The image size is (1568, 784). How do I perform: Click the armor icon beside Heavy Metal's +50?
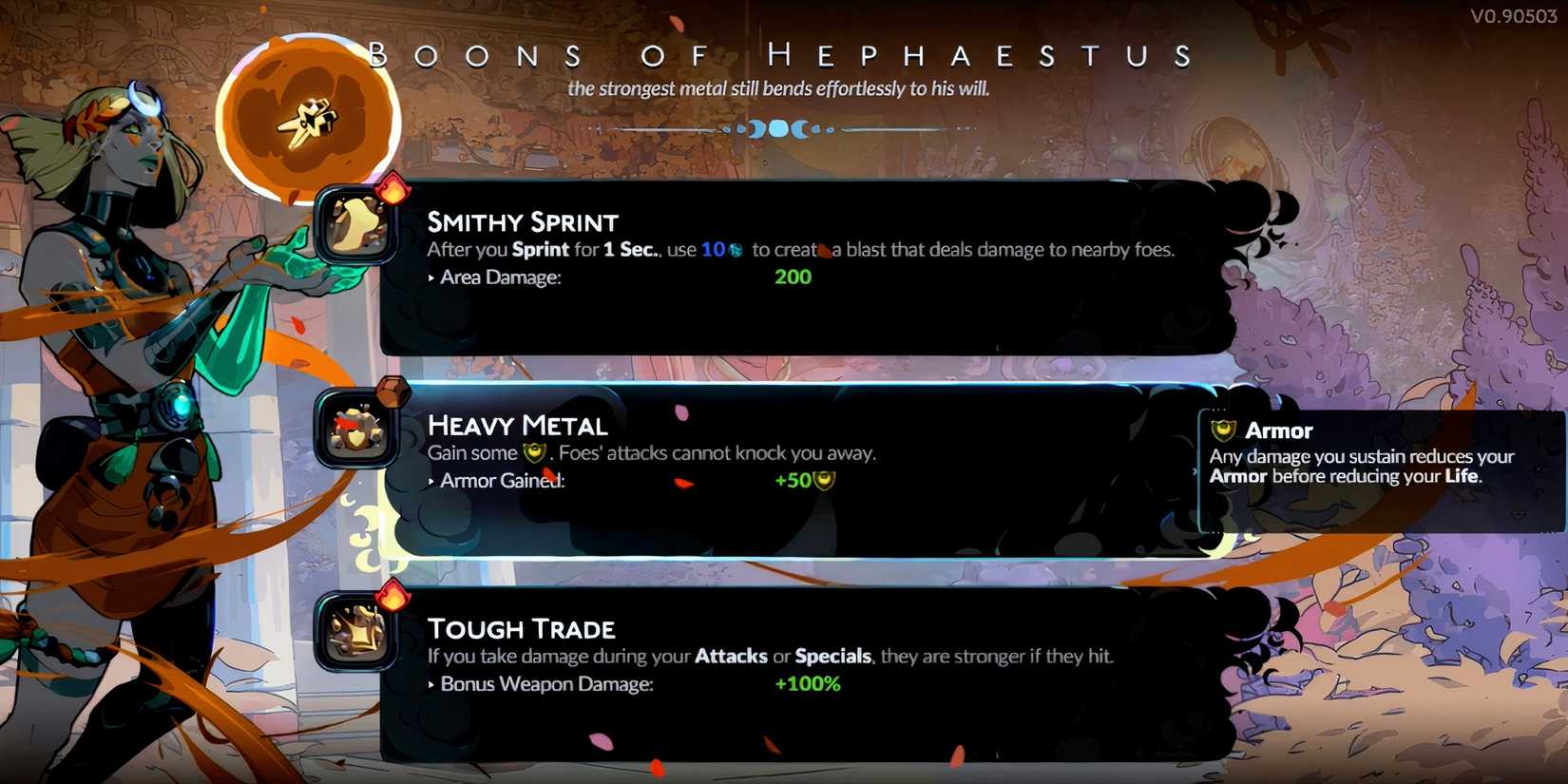point(823,480)
